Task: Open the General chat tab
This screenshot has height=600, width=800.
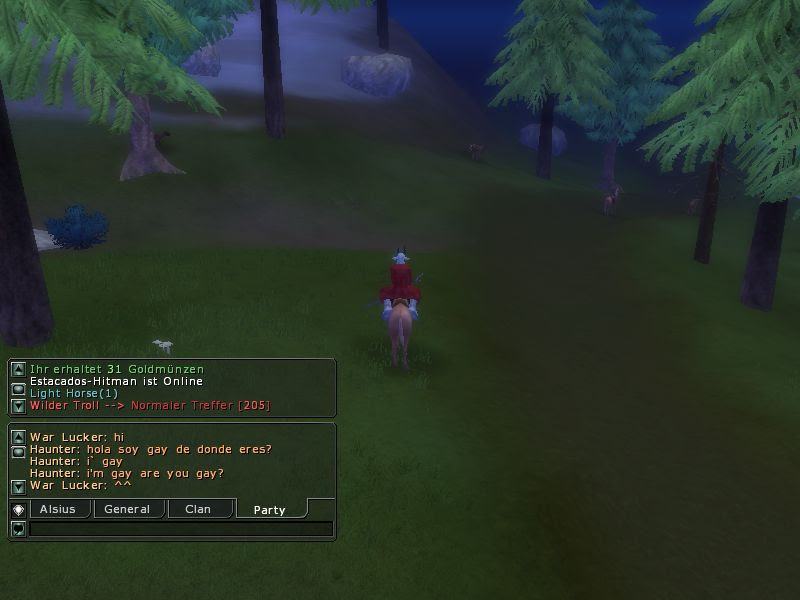Action: pos(127,509)
